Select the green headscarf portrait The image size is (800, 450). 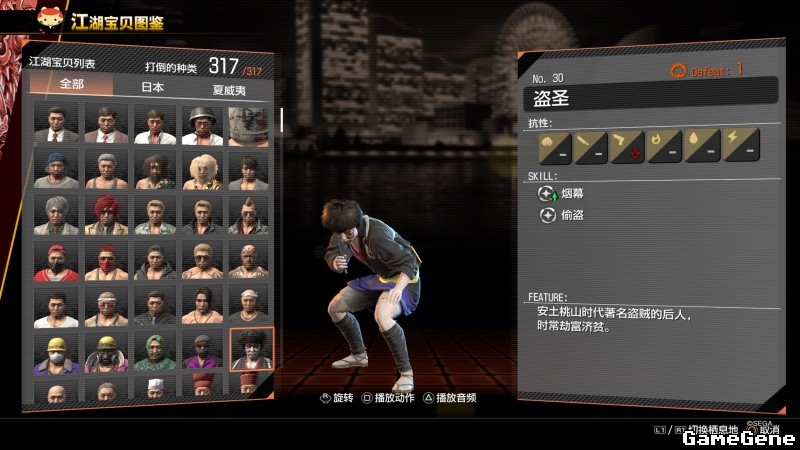click(154, 350)
